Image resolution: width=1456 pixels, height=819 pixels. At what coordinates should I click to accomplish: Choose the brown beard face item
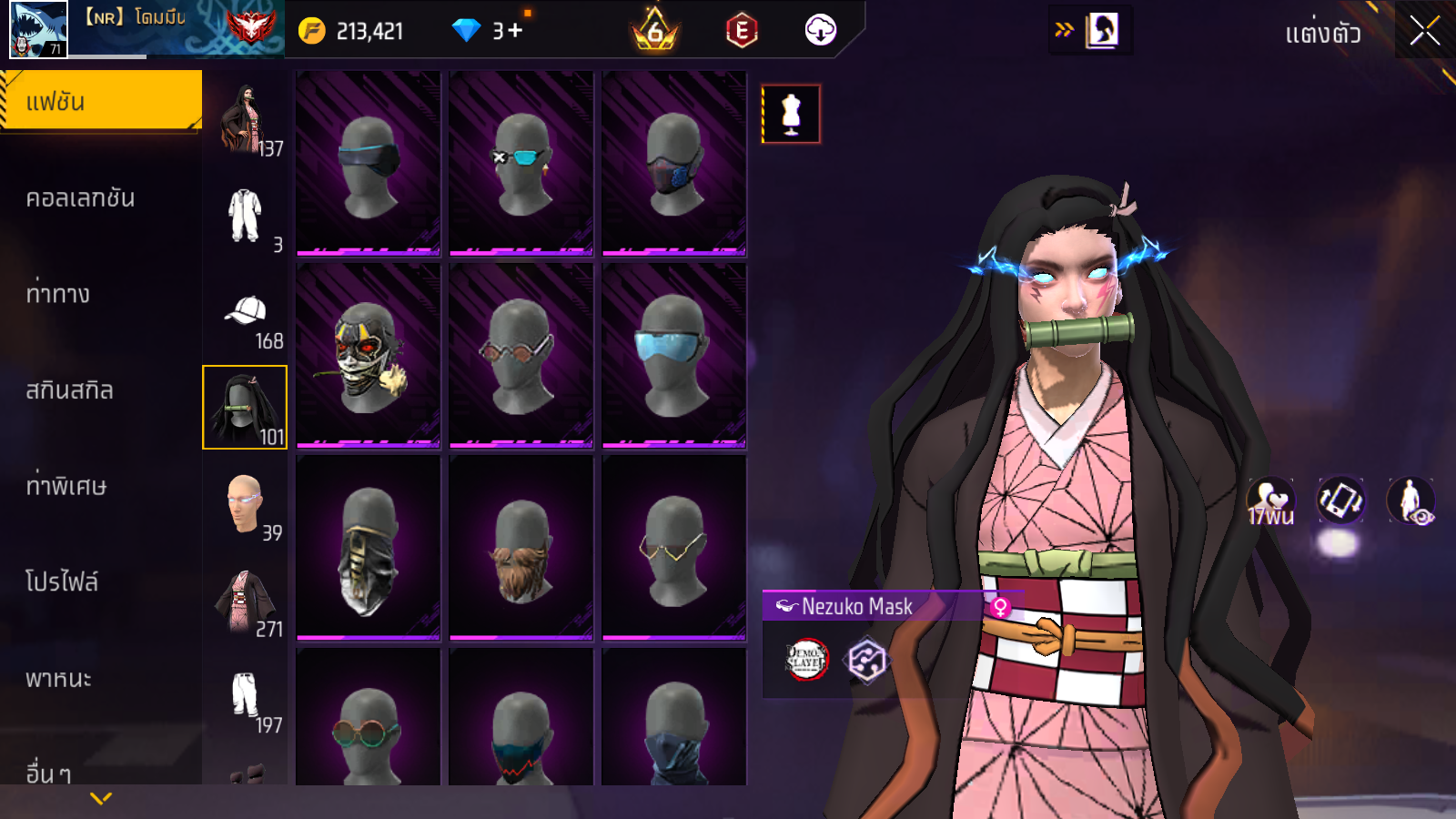[x=521, y=548]
